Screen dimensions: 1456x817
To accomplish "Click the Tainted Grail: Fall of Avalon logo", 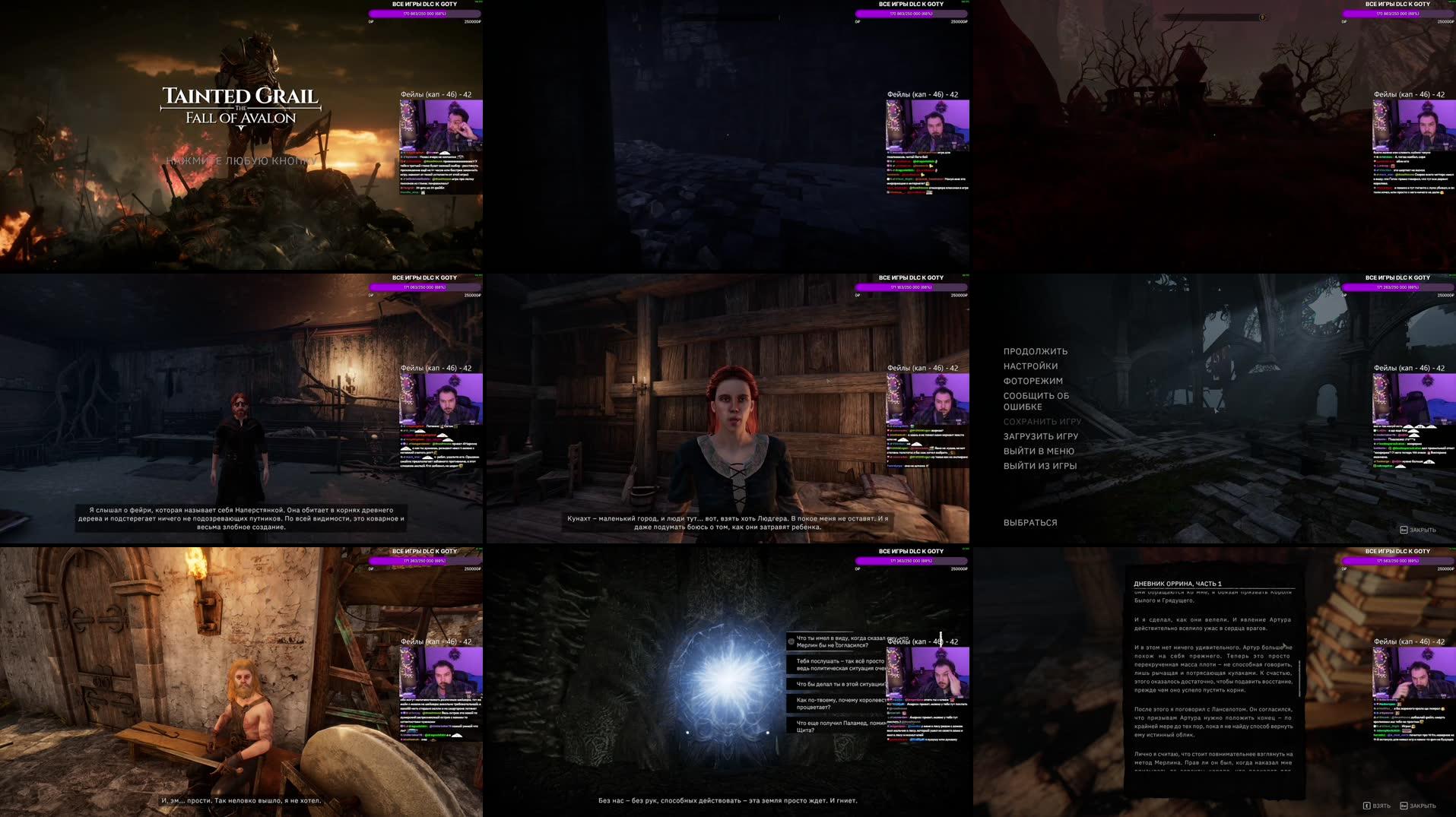I will 239,106.
